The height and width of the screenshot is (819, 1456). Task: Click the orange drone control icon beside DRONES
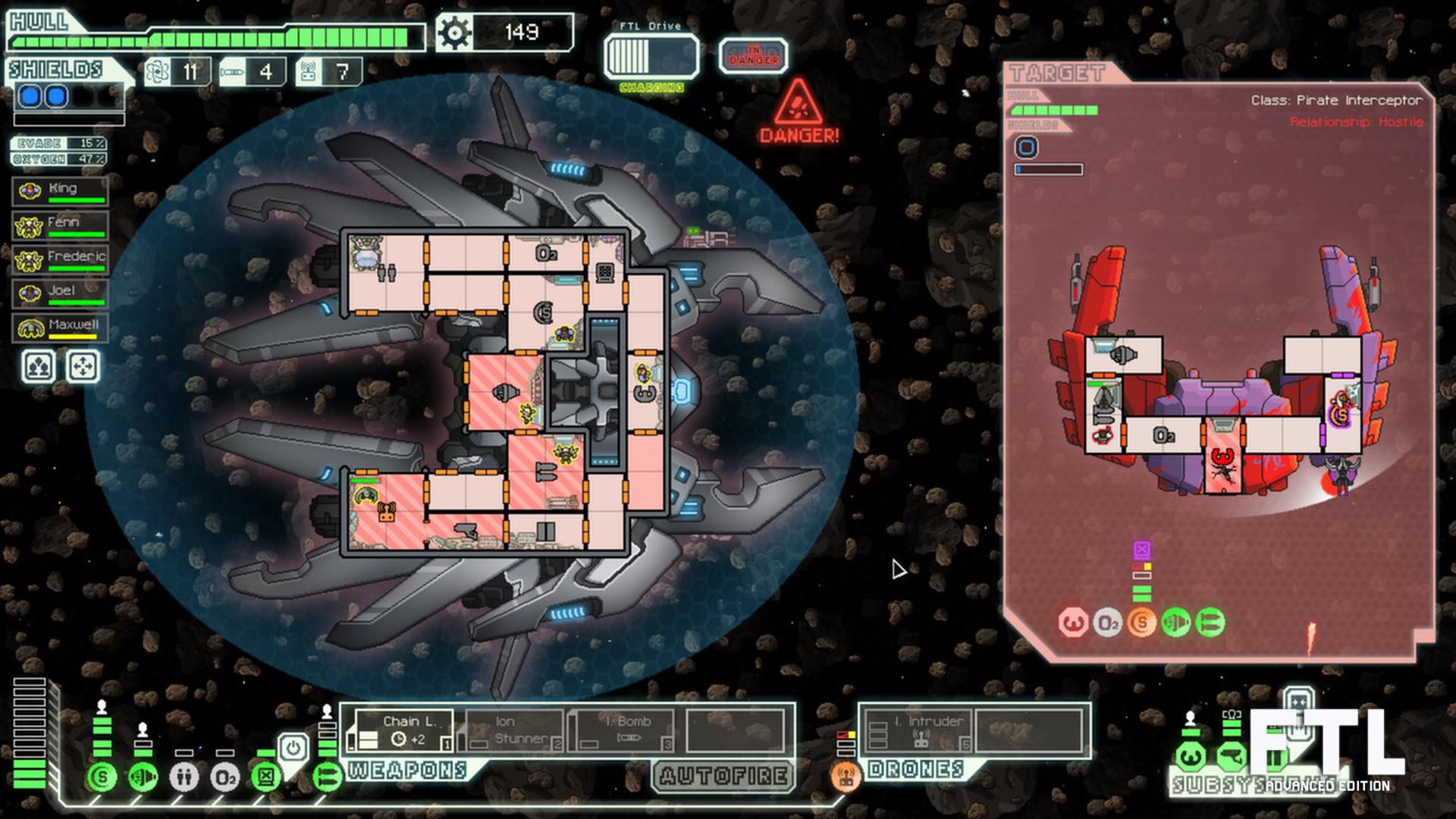844,776
